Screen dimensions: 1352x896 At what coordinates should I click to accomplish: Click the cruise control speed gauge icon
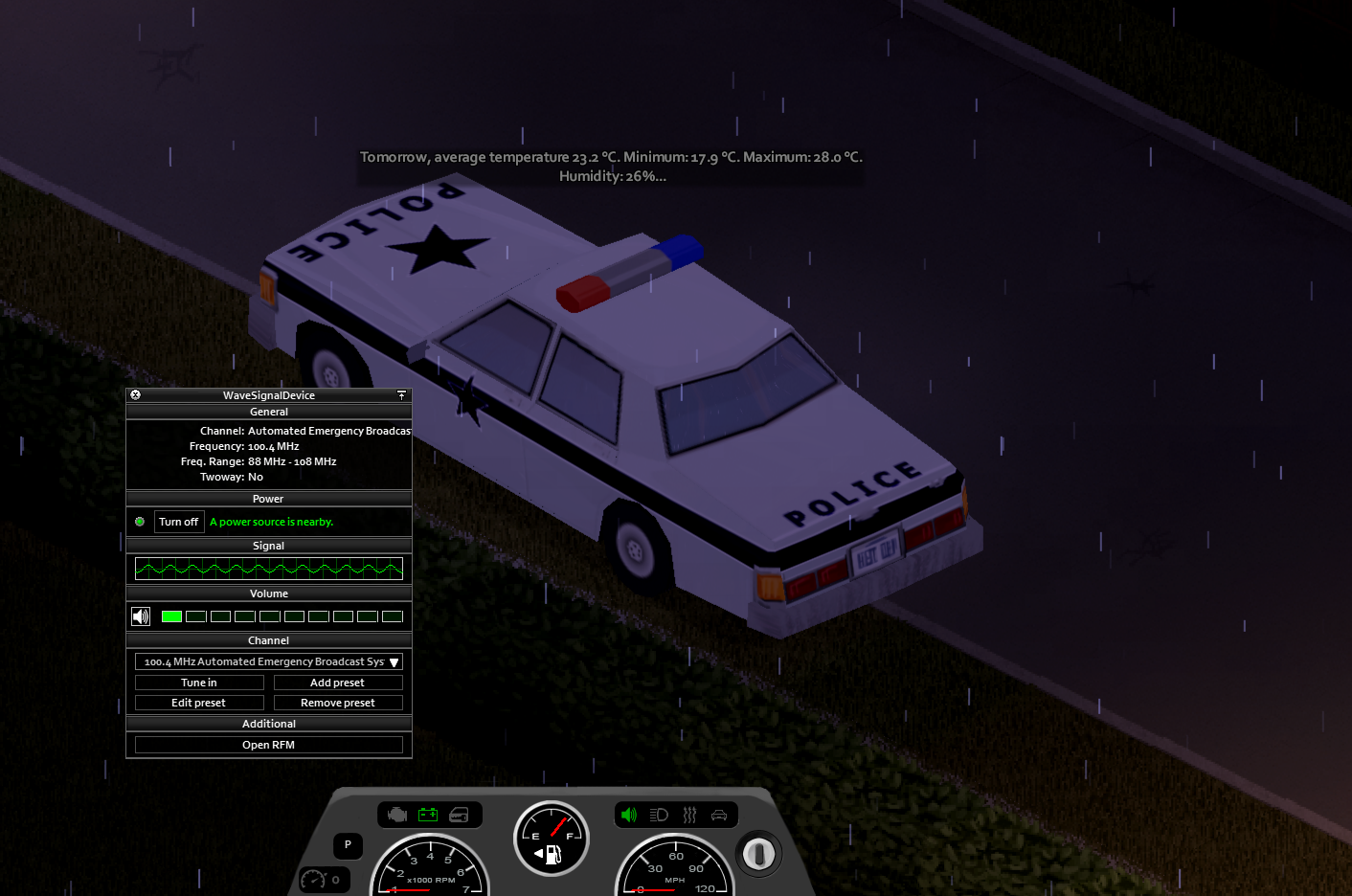(x=314, y=879)
